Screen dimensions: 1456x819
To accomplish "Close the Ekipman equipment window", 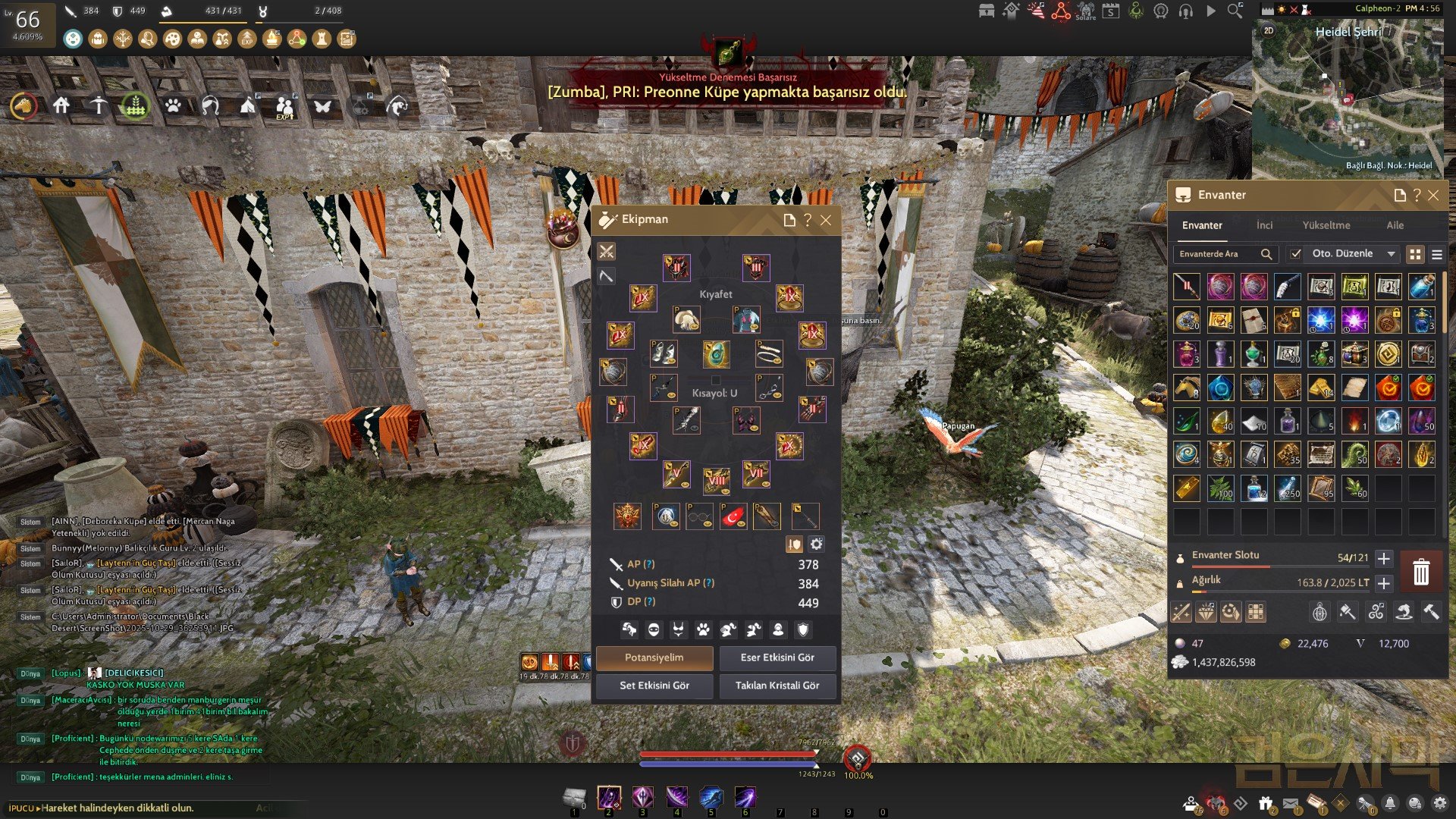I will [826, 220].
